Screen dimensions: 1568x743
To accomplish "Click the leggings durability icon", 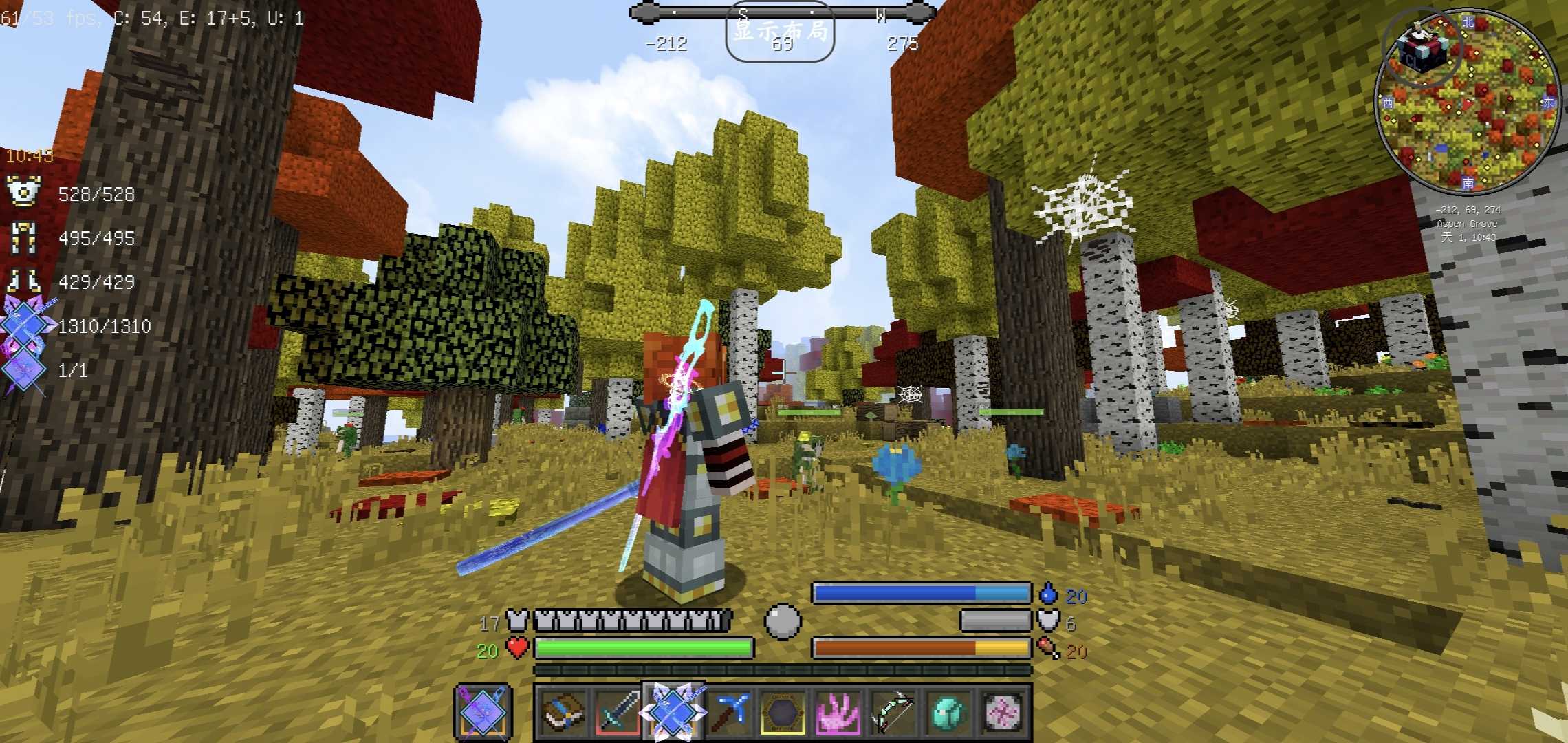I will point(23,237).
